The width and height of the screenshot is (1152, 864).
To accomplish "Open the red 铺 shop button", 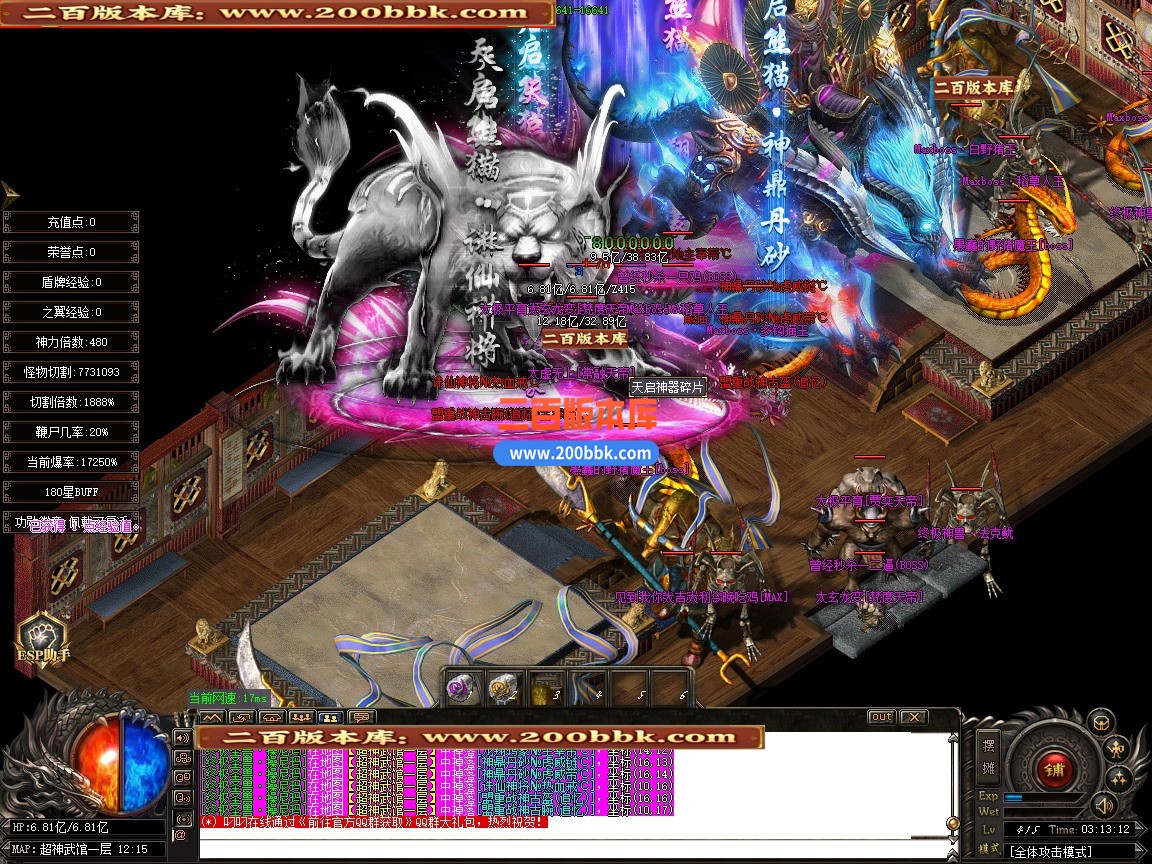I will pos(1054,769).
